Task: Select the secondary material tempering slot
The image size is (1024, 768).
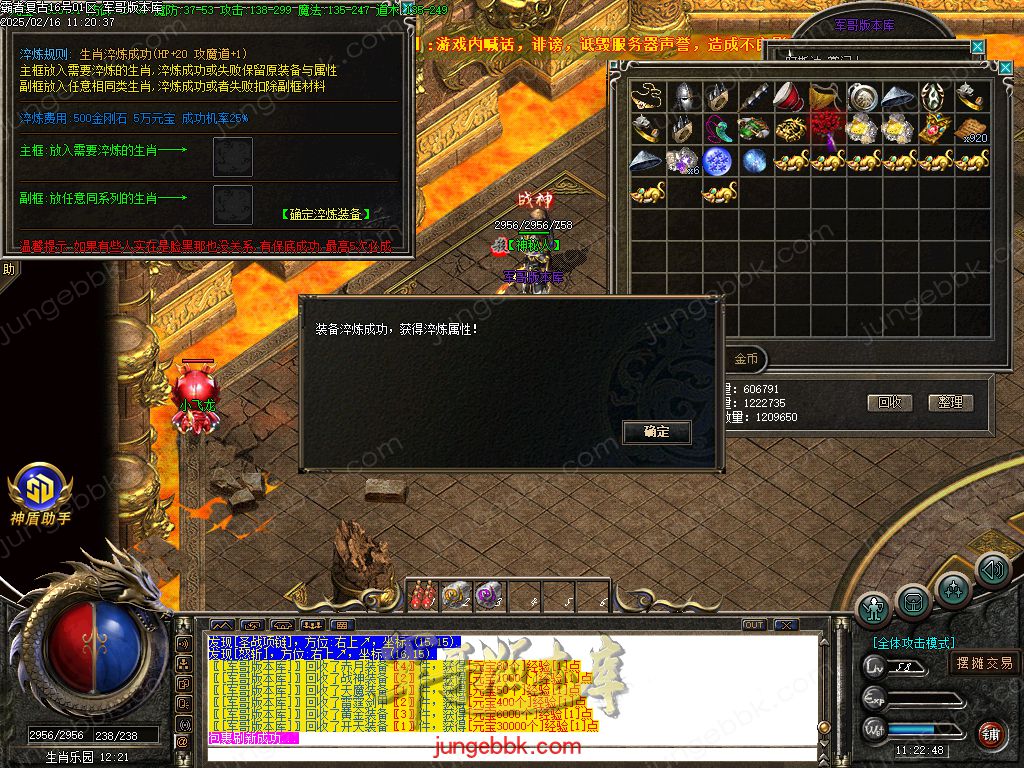Action: click(x=233, y=203)
